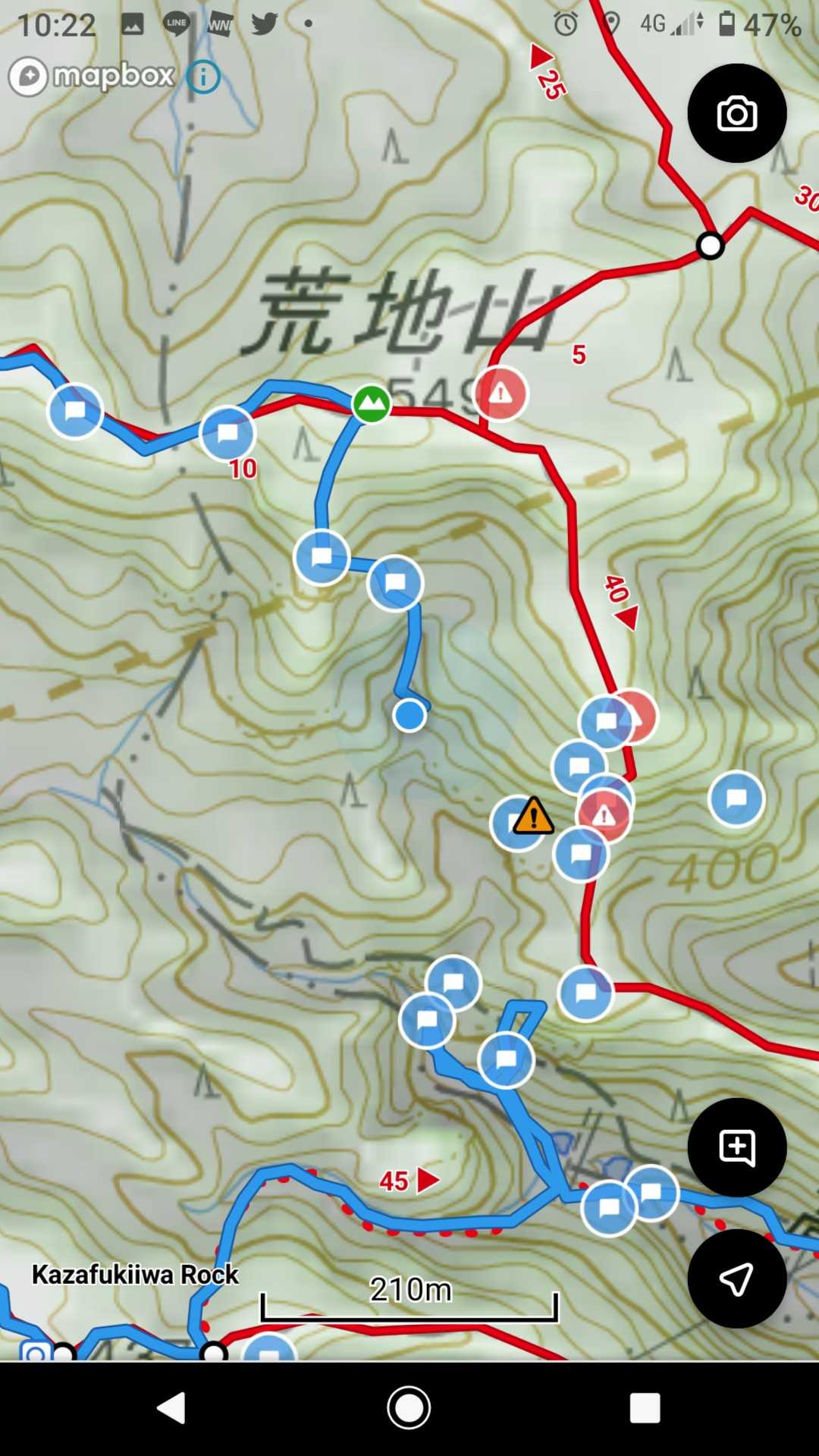The image size is (819, 1456).
Task: Recenter map using the navigation arrow button
Action: click(x=736, y=1279)
